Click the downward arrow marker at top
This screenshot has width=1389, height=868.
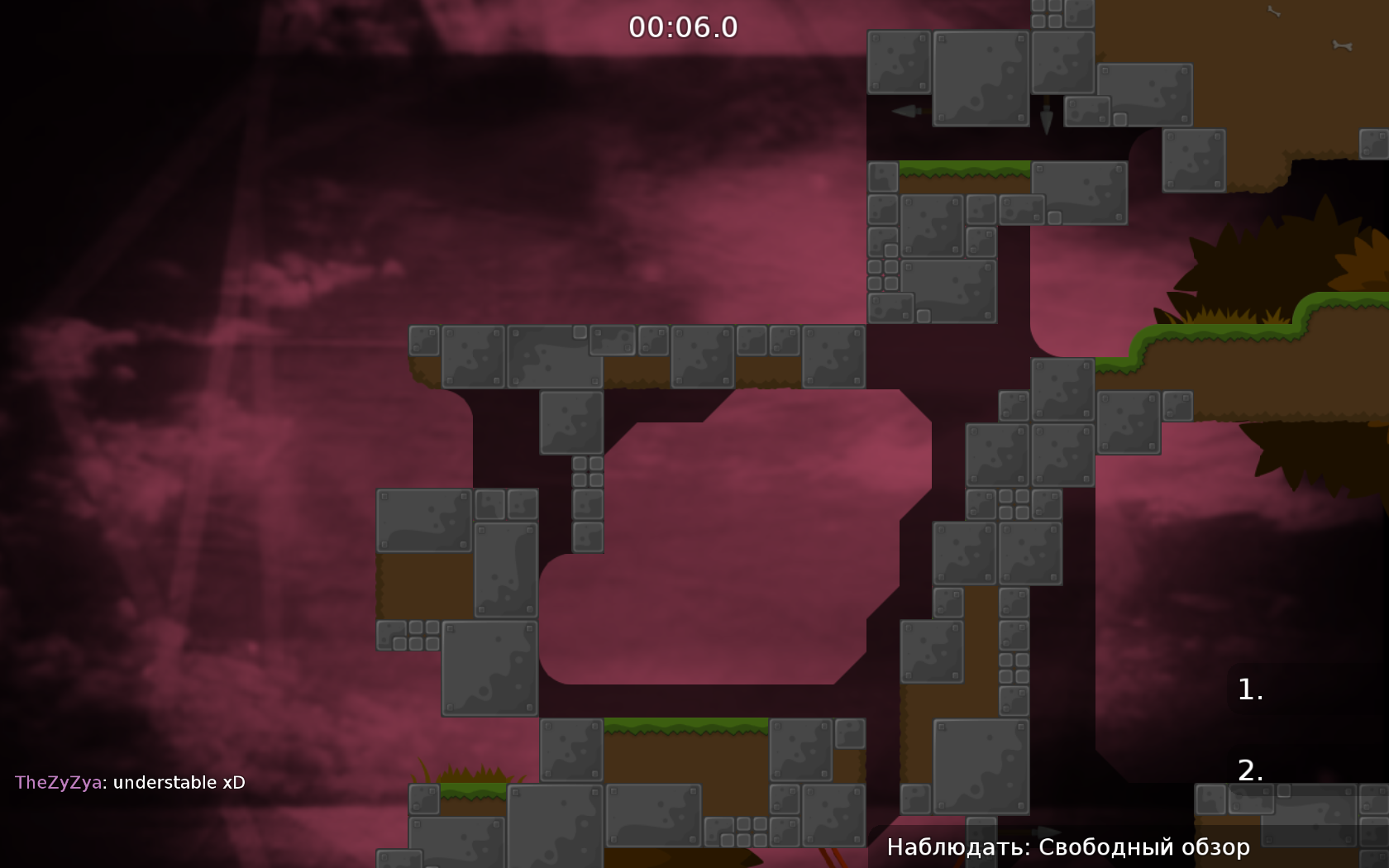pos(1046,116)
